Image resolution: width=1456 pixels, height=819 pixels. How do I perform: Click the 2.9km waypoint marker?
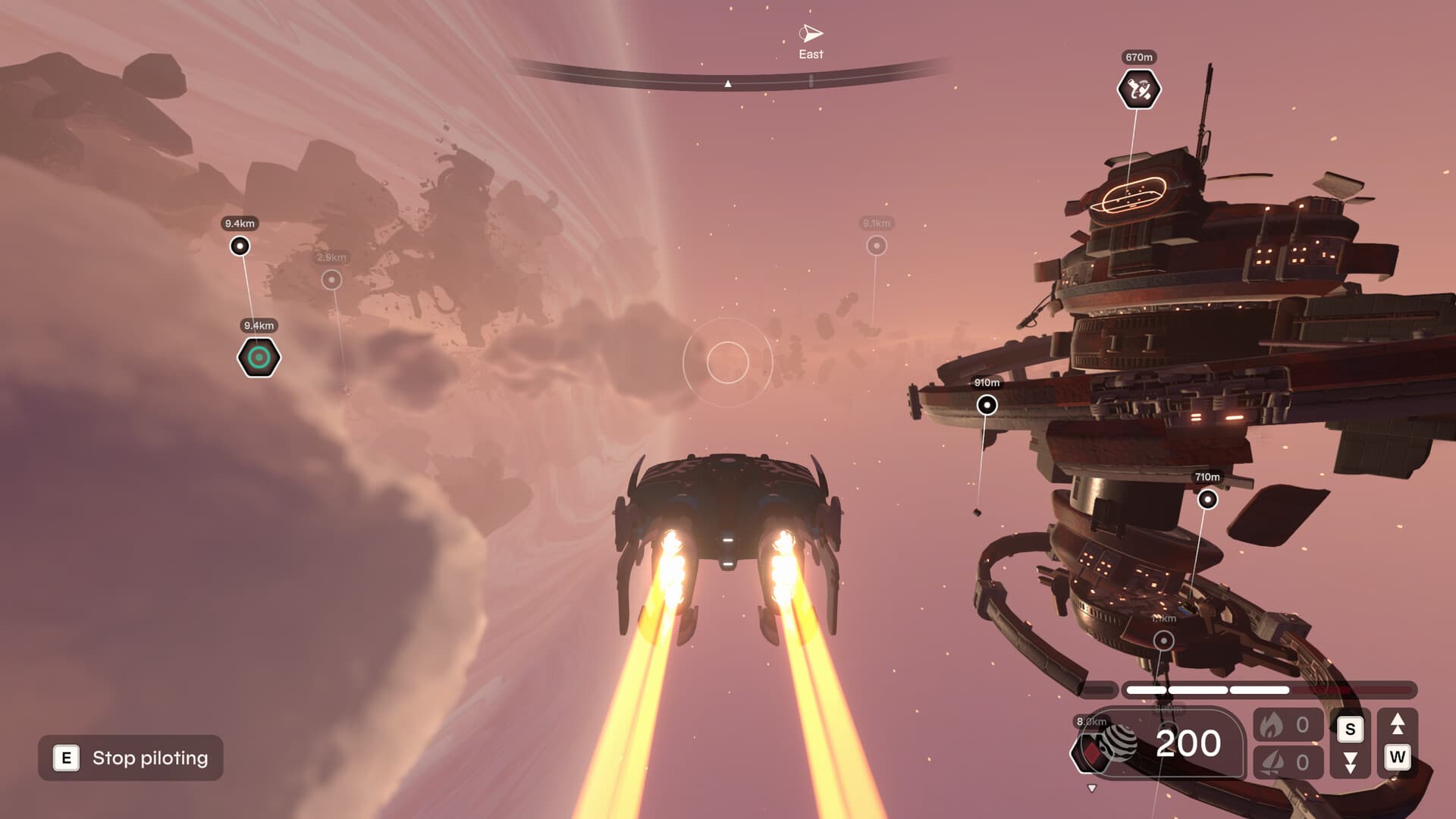[x=331, y=279]
